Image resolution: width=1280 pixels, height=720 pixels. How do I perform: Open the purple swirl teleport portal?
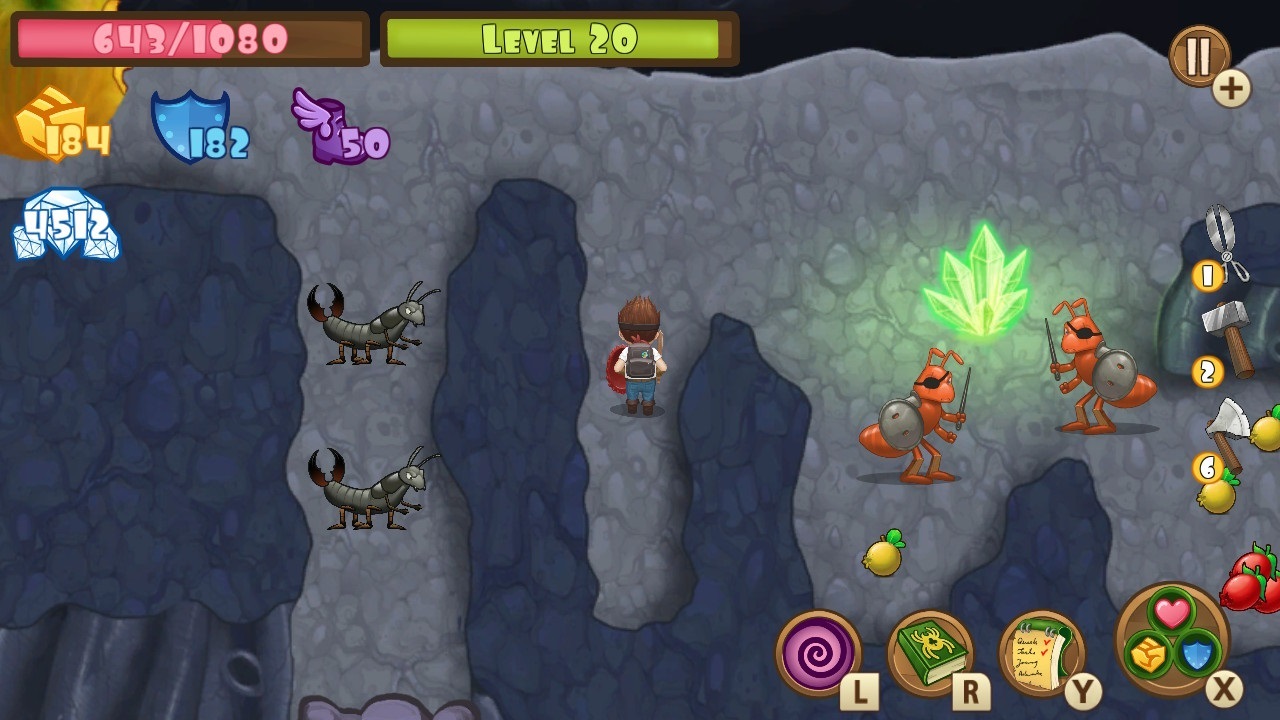pos(817,655)
